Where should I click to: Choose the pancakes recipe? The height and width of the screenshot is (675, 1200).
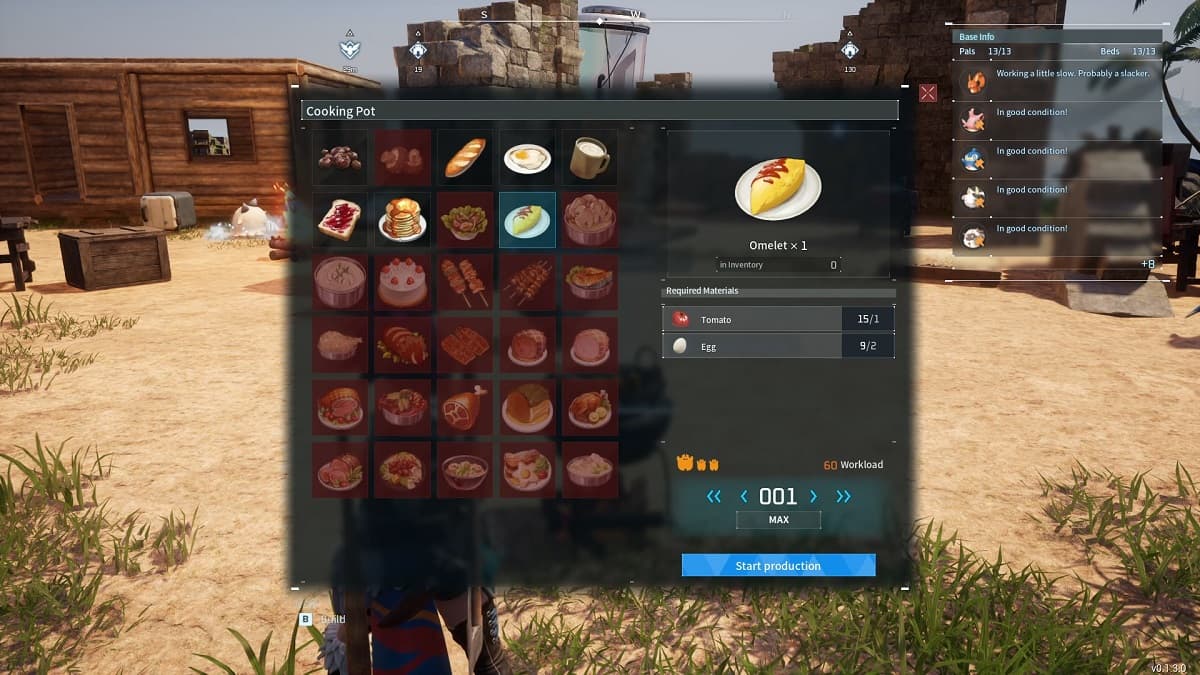click(403, 219)
